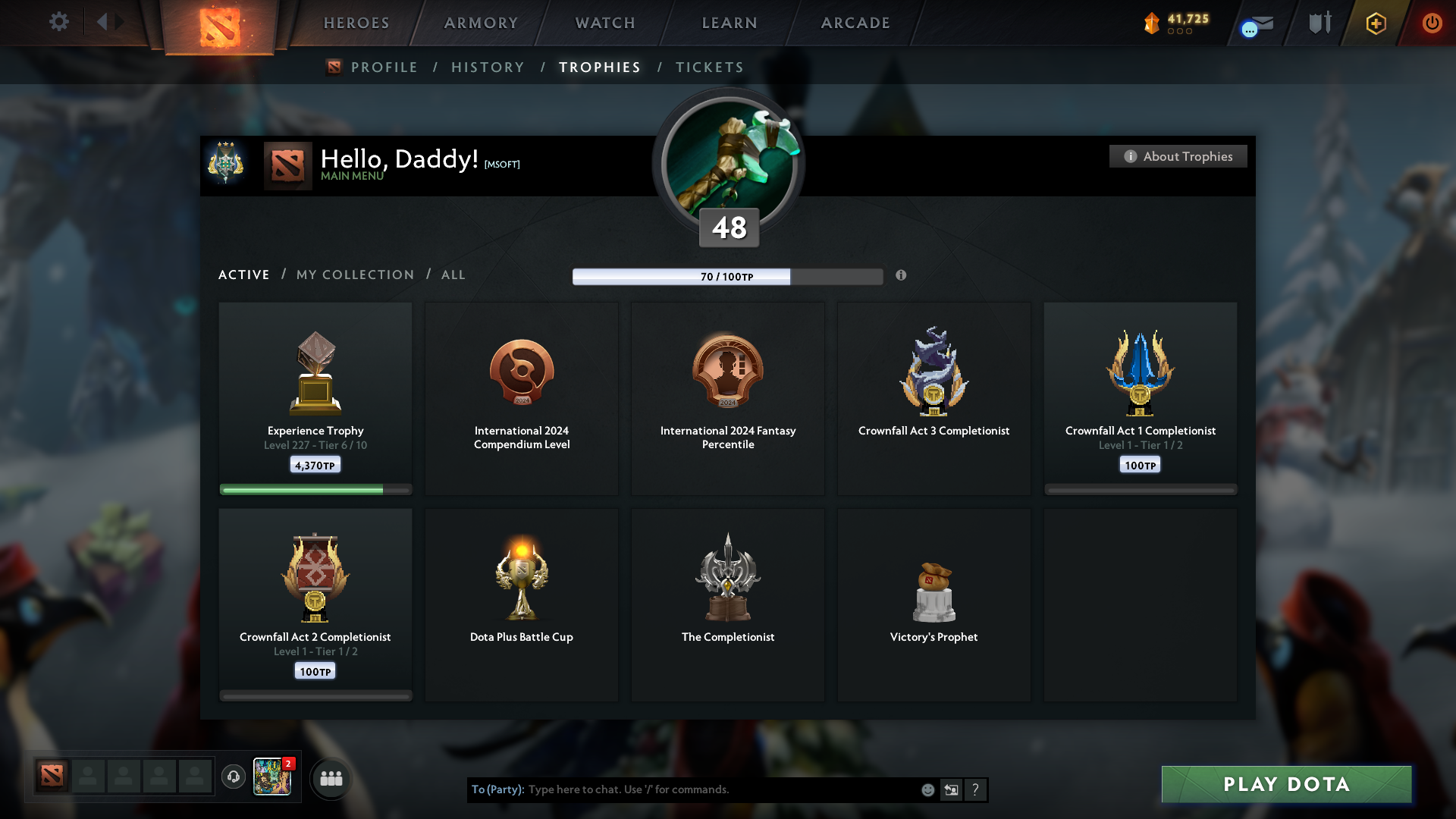
Task: Click the headset voice chat icon
Action: [234, 778]
